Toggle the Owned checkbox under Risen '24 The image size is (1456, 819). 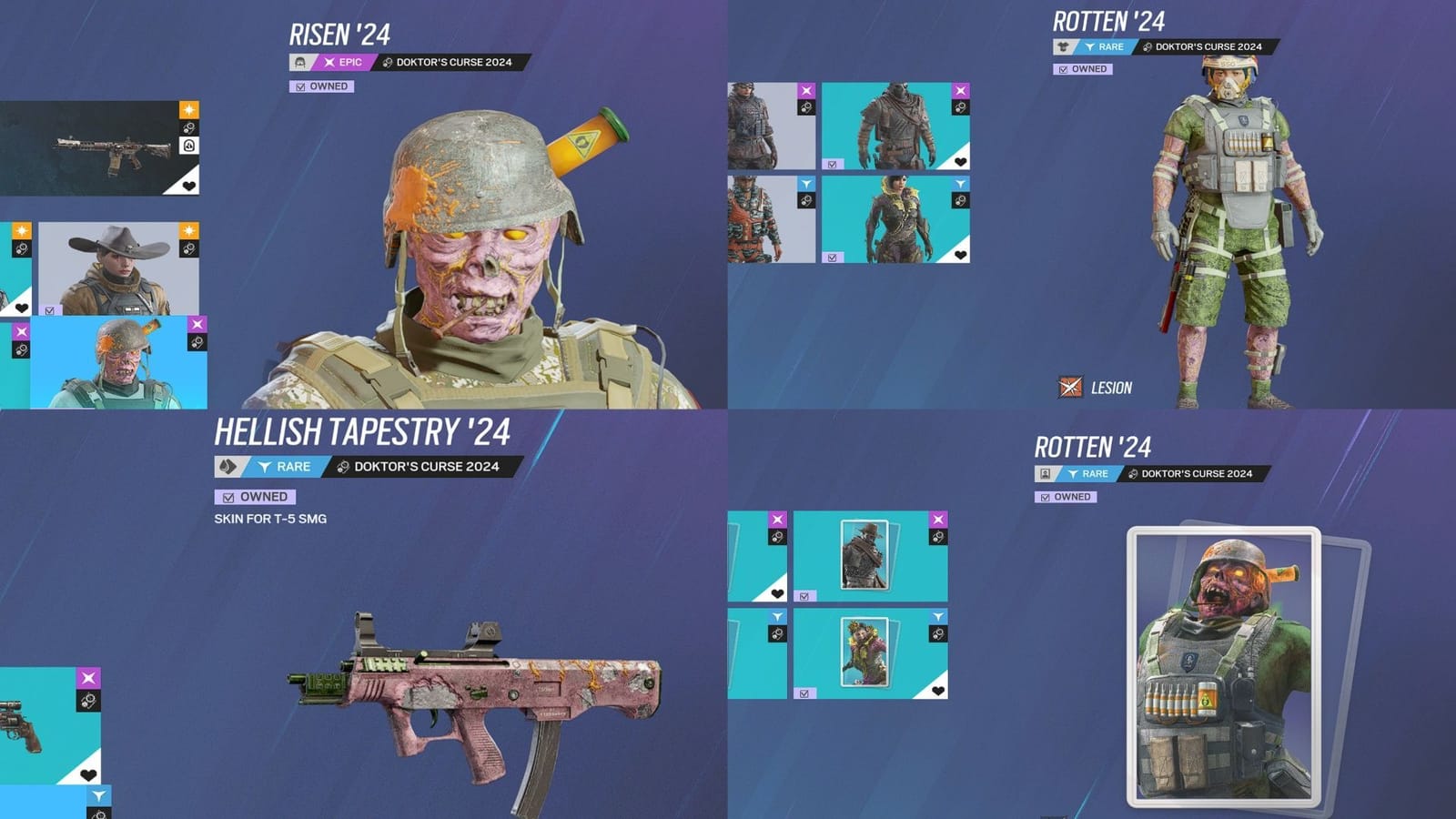pyautogui.click(x=301, y=86)
